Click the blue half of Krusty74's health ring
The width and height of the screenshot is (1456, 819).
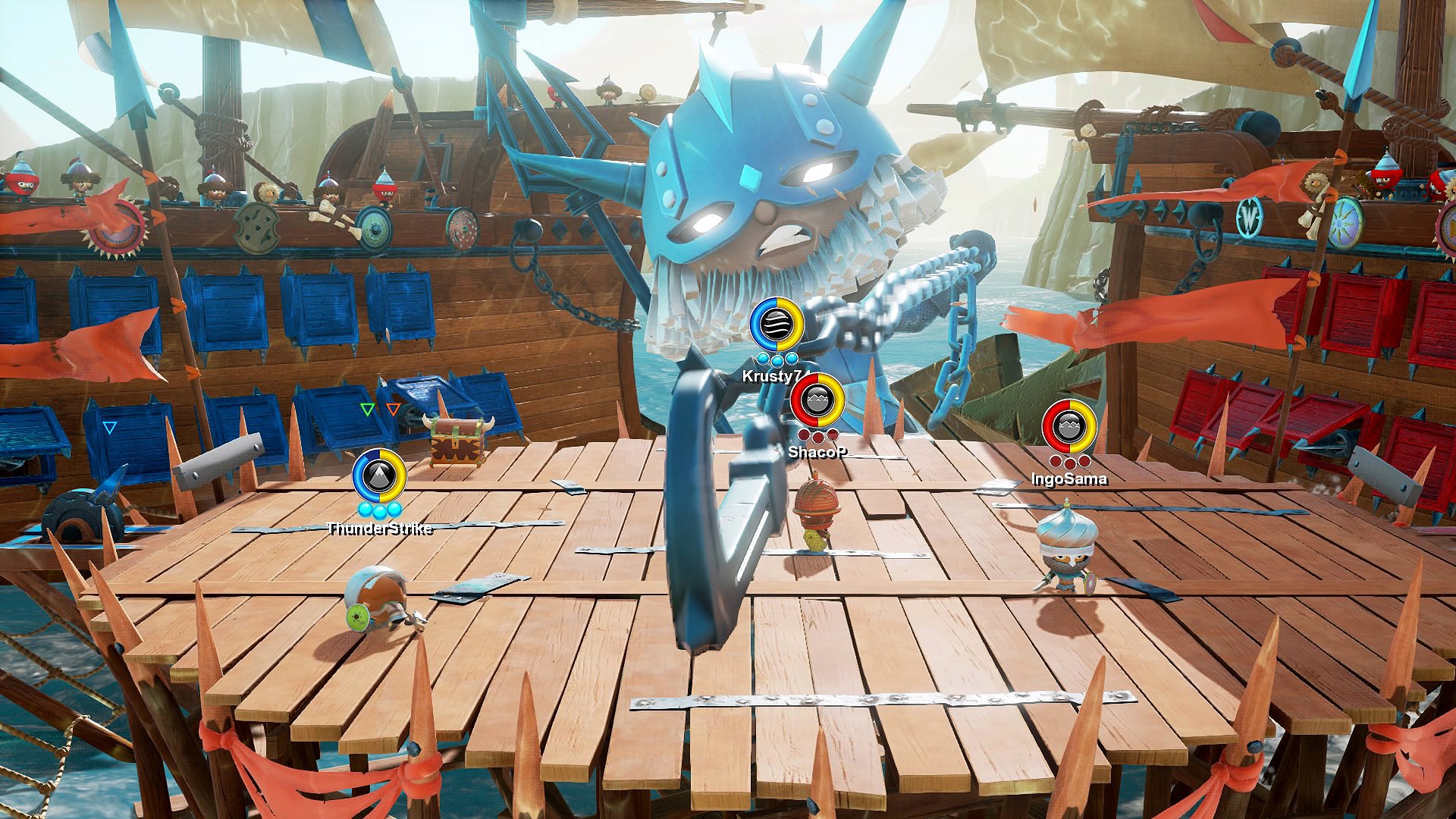click(x=761, y=325)
